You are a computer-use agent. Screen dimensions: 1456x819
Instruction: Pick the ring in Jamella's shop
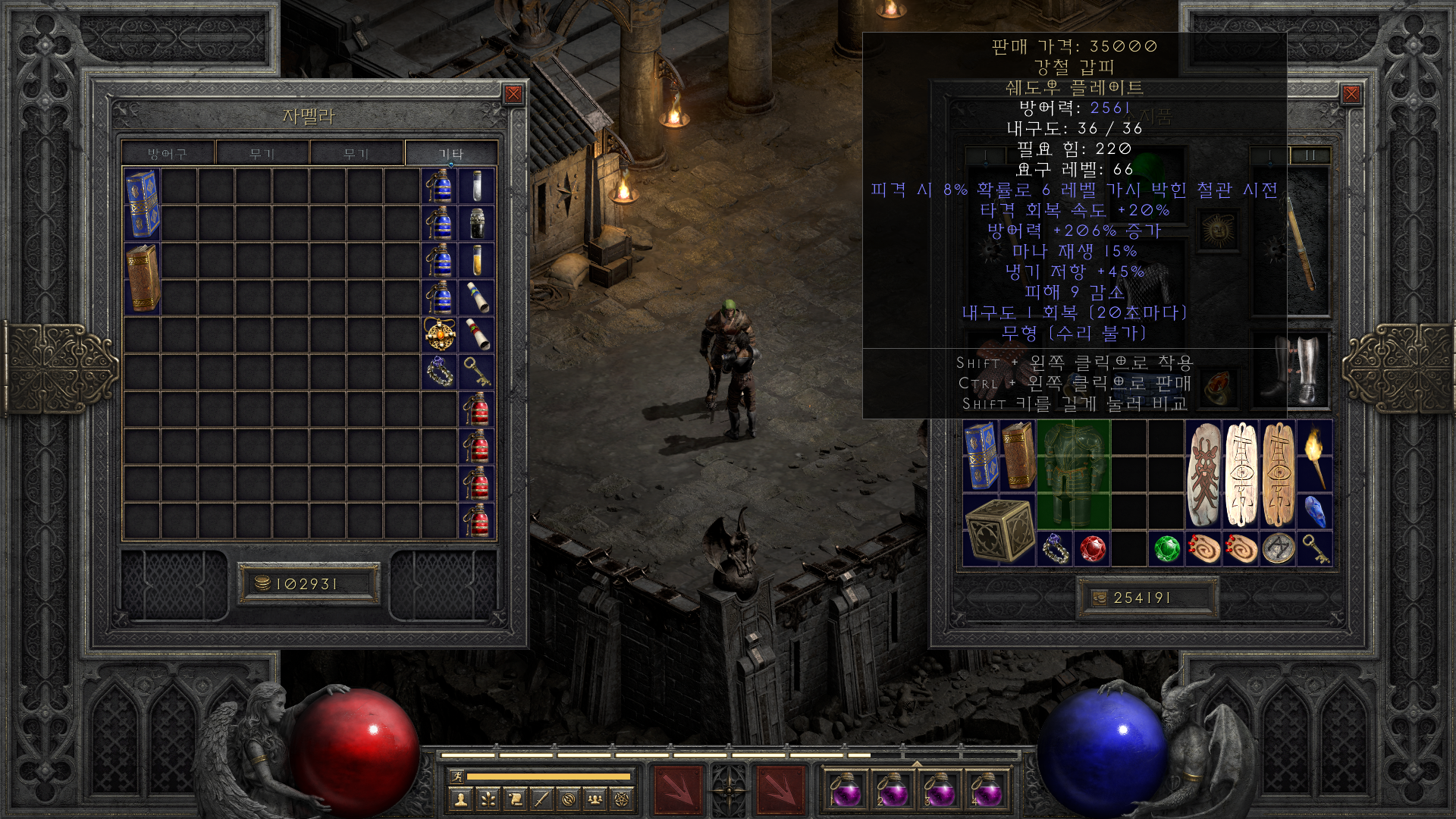point(440,372)
